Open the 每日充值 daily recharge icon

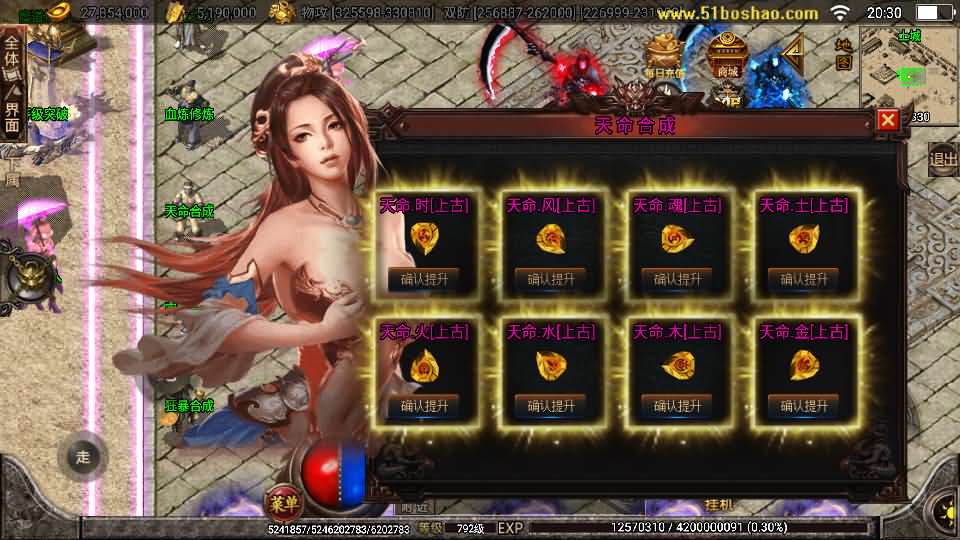click(x=665, y=56)
